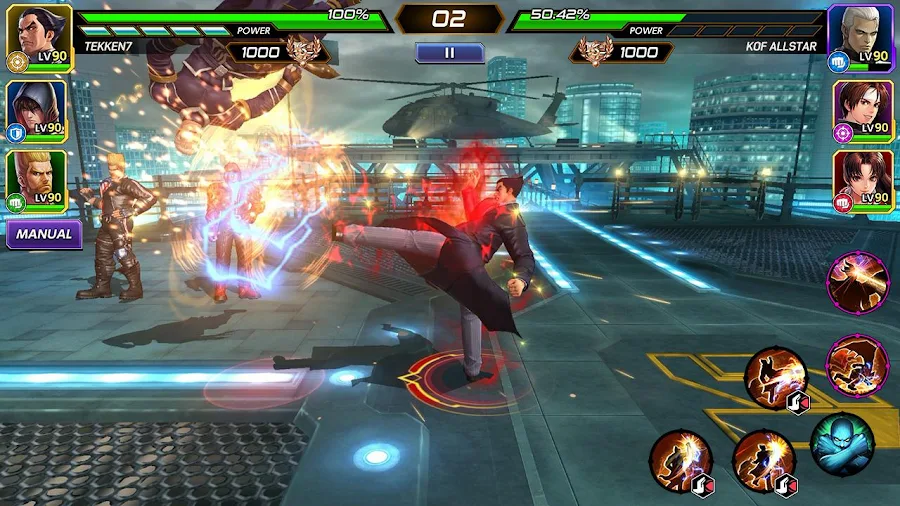Activate the pink-ringed winged demon special
Viewport: 900px width, 506px height.
pos(857,364)
